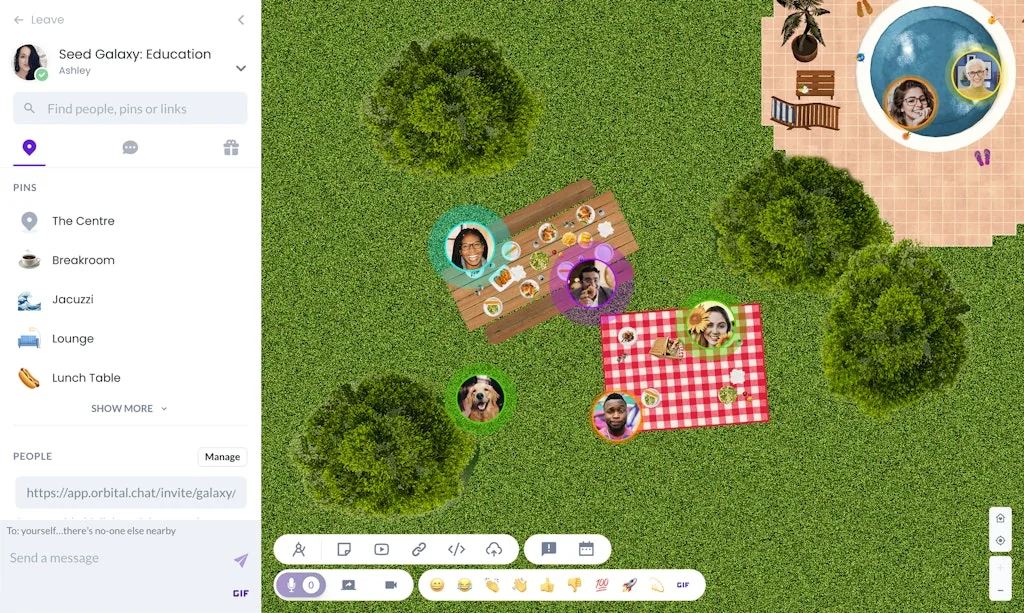Open the gift box tab
Screen dimensions: 1024x613
[x=231, y=148]
